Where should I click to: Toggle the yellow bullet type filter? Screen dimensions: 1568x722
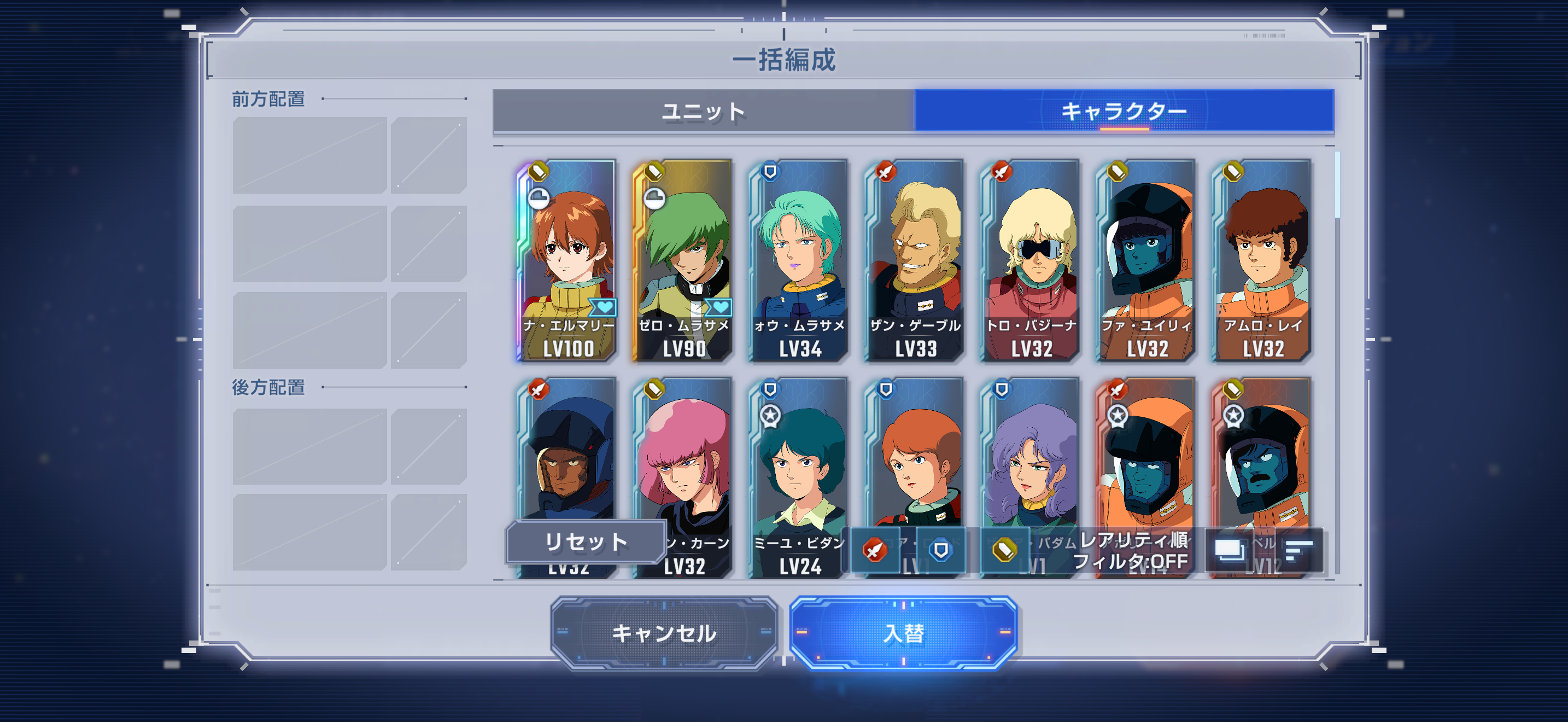1005,550
